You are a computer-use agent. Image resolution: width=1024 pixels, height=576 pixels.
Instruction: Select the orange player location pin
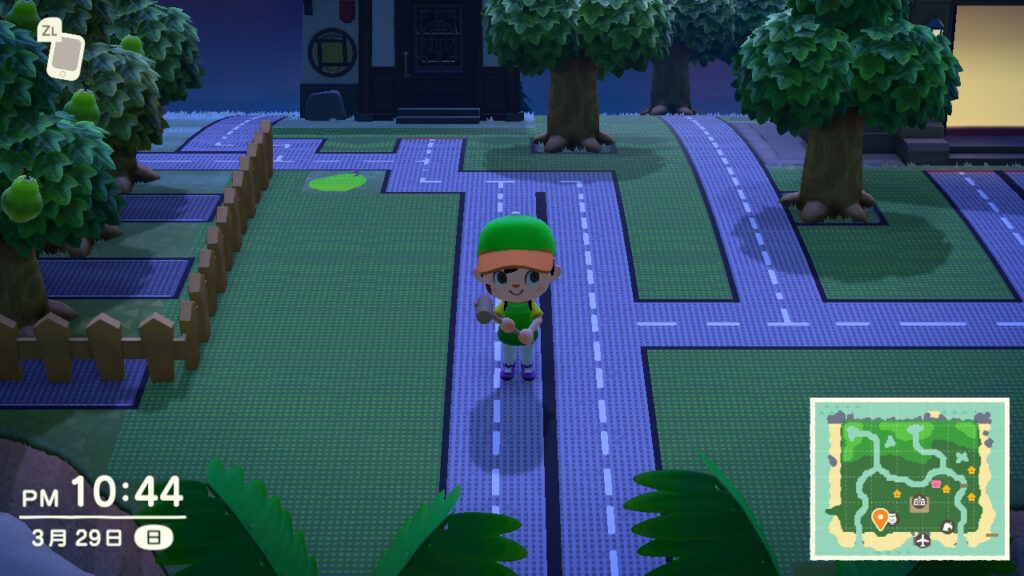(880, 518)
